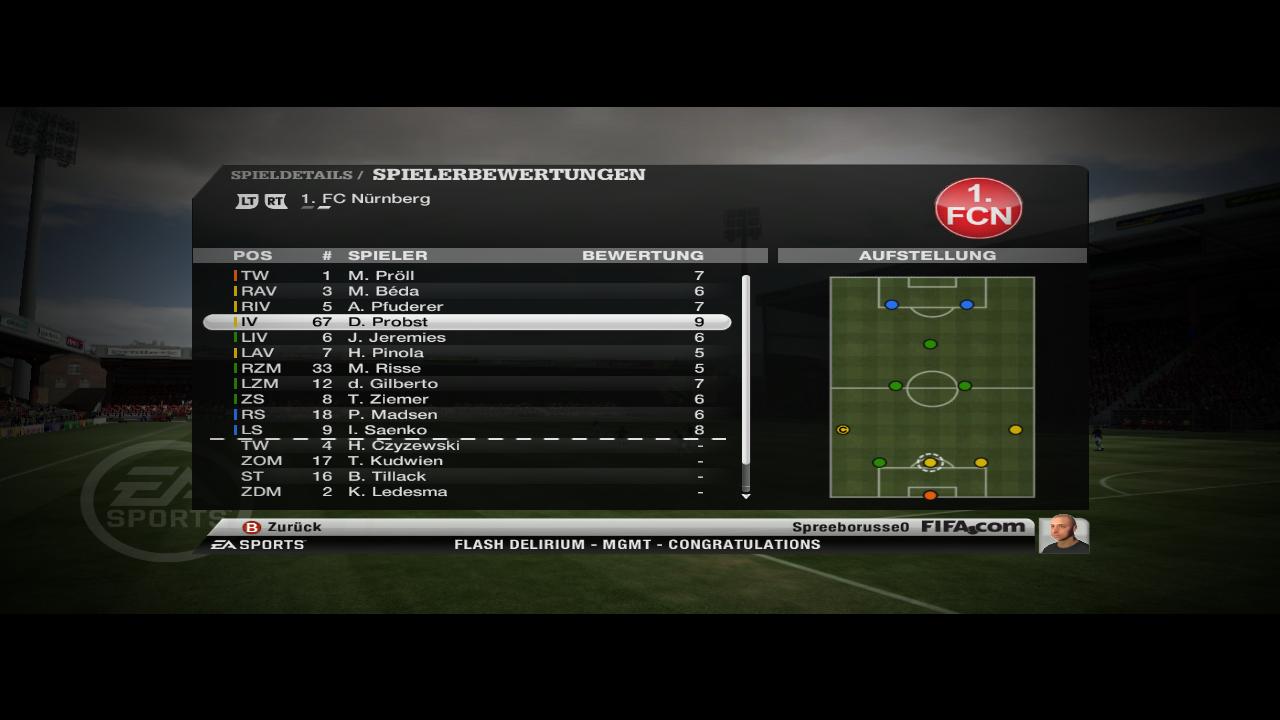Open the Spreeborusse0 profile avatar
Viewport: 1280px width, 720px height.
1063,533
